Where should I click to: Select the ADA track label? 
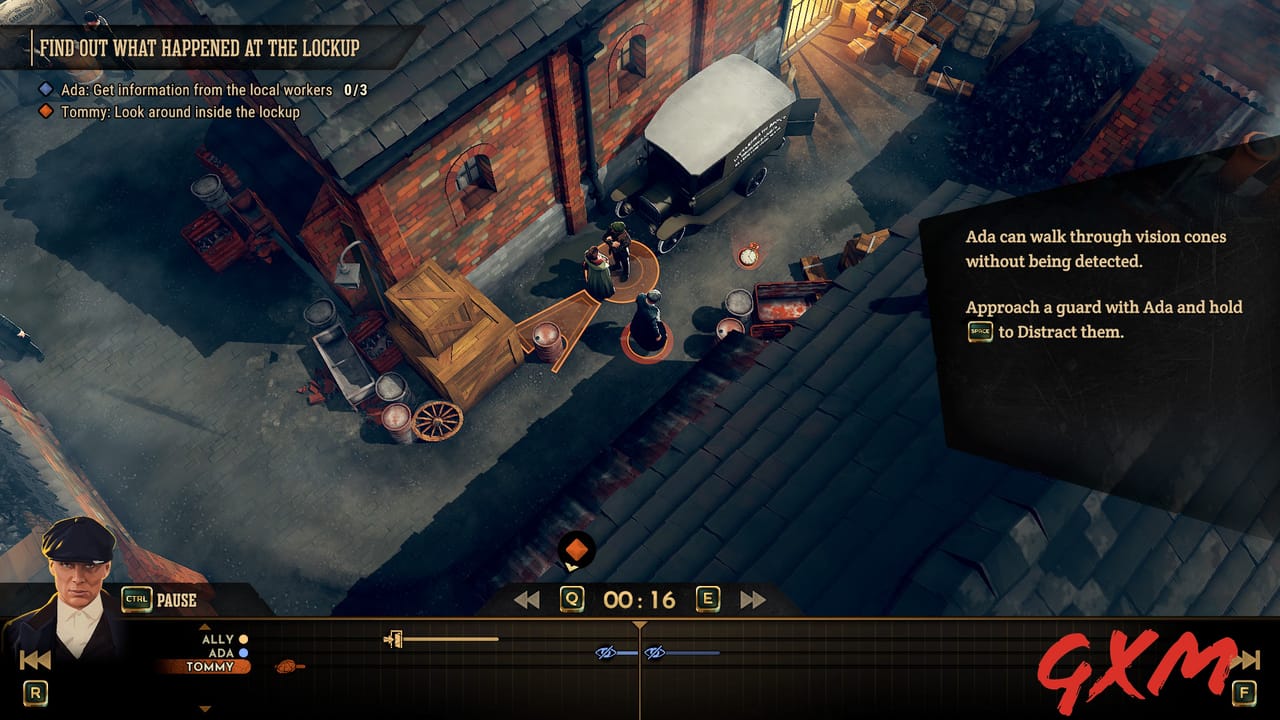(x=222, y=653)
